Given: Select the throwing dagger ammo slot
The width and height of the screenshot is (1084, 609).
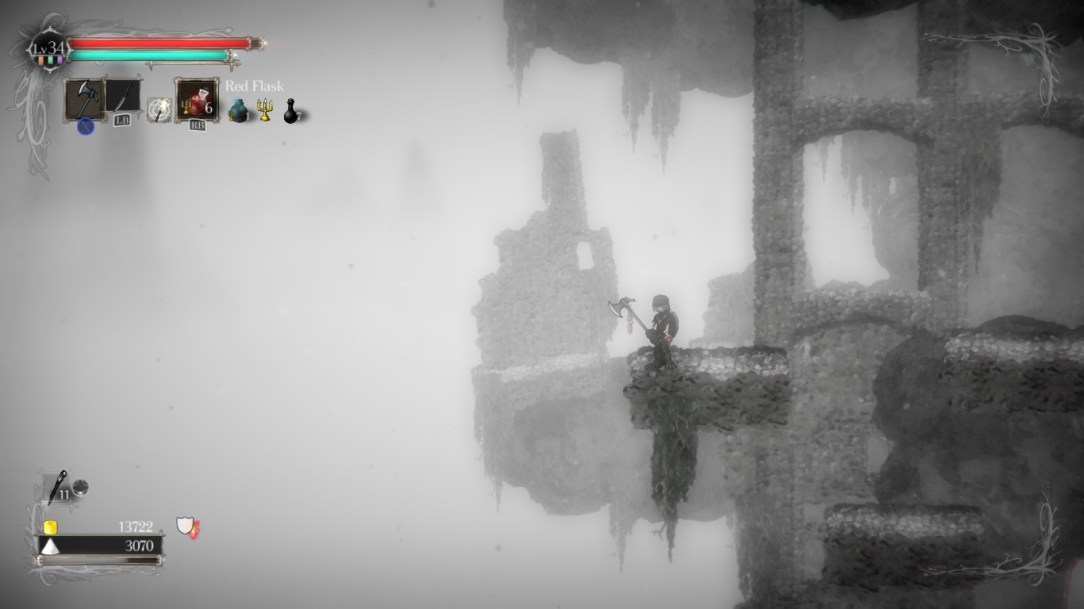Looking at the screenshot, I should point(57,485).
